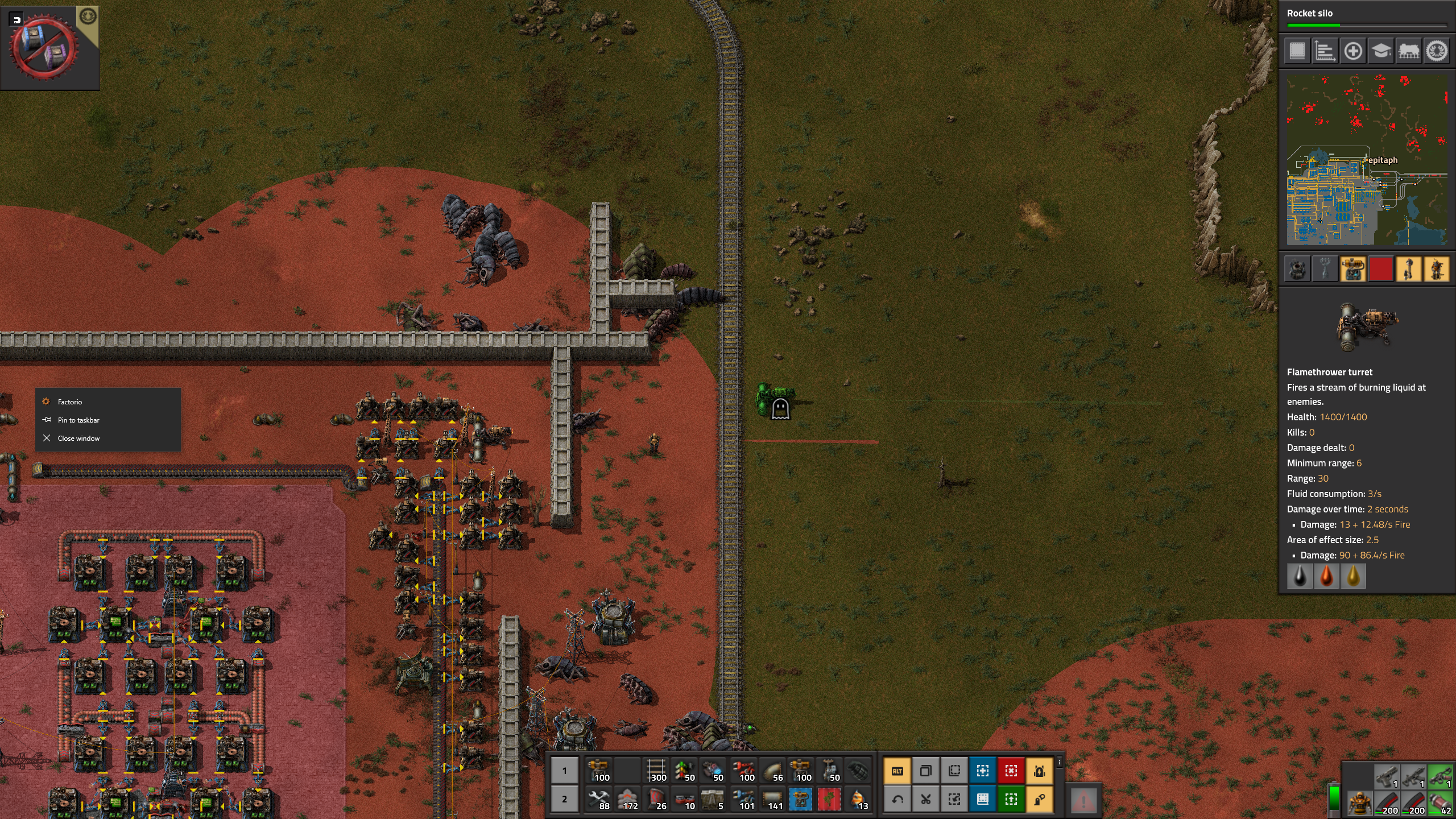Open the achievements gear-wreath button
This screenshot has height=819, width=1456.
pos(1437,51)
